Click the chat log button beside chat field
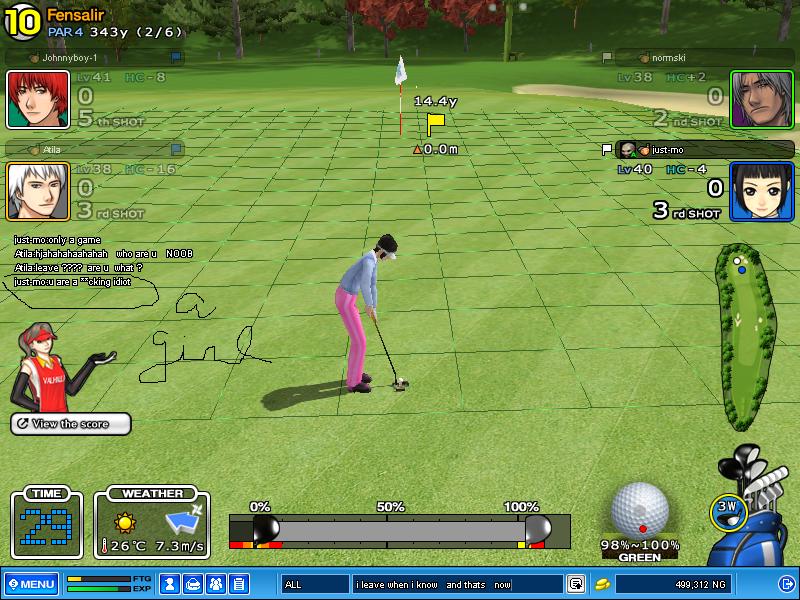This screenshot has height=600, width=800. (x=576, y=584)
